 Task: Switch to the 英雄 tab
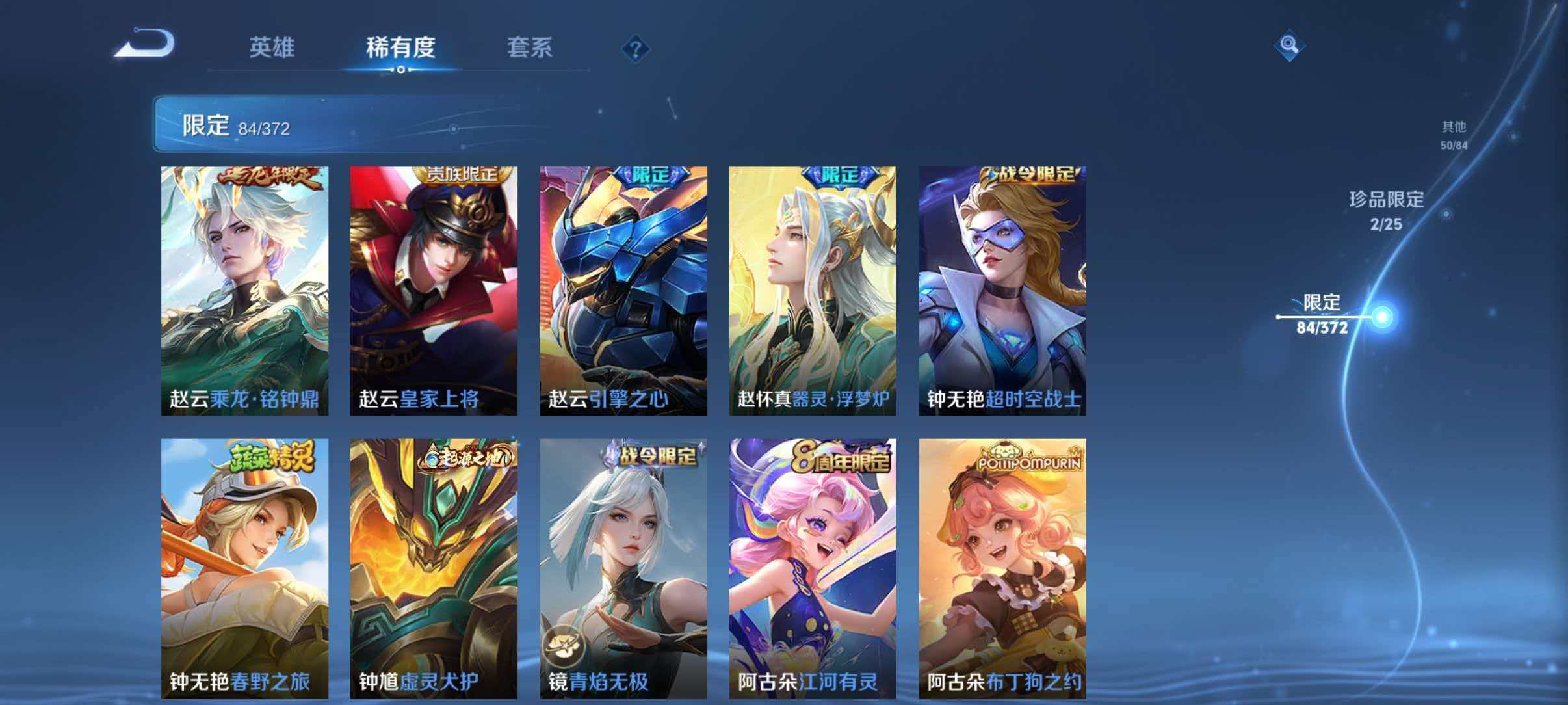point(272,47)
